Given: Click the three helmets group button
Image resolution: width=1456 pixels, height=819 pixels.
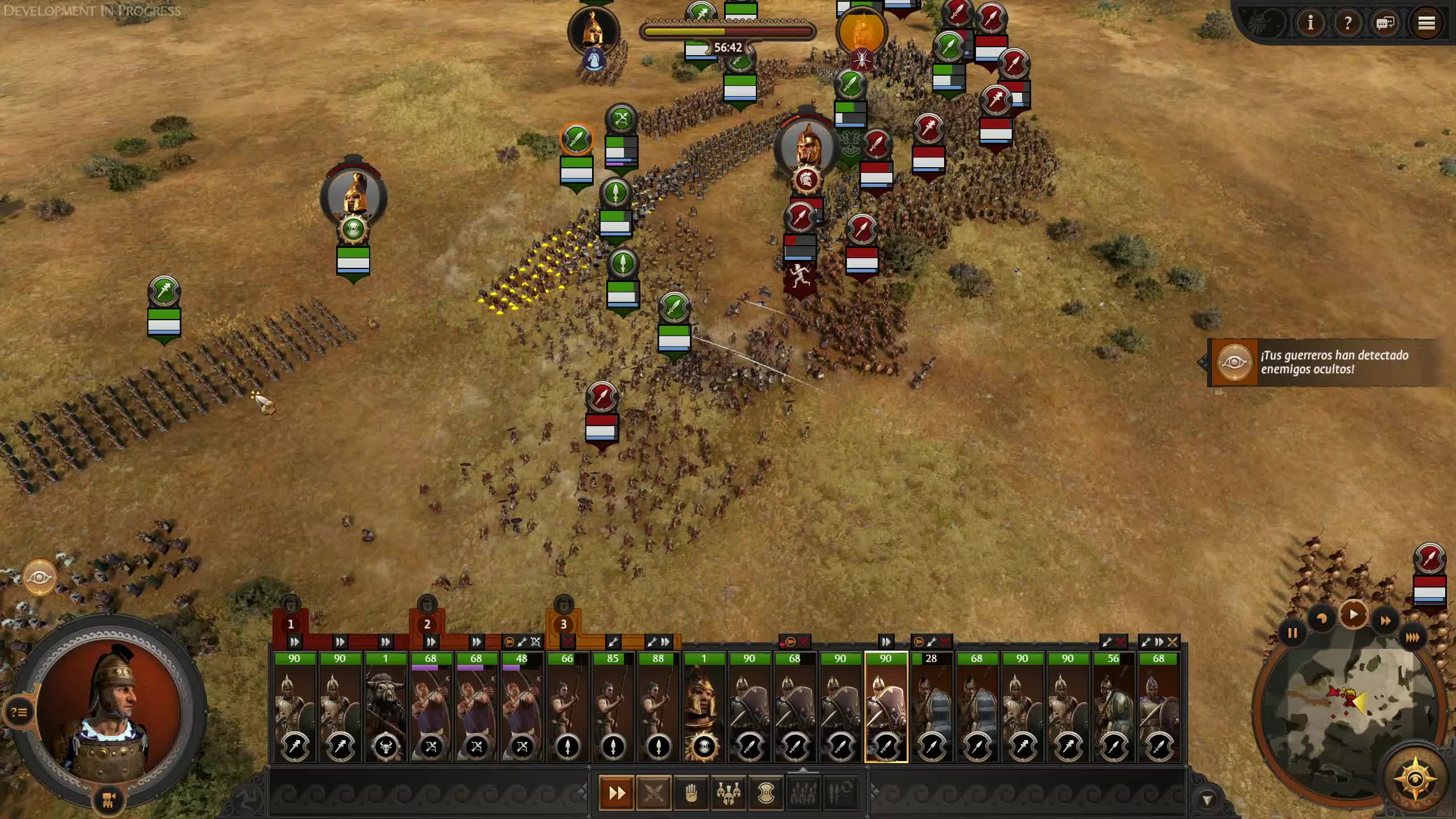Looking at the screenshot, I should (728, 792).
